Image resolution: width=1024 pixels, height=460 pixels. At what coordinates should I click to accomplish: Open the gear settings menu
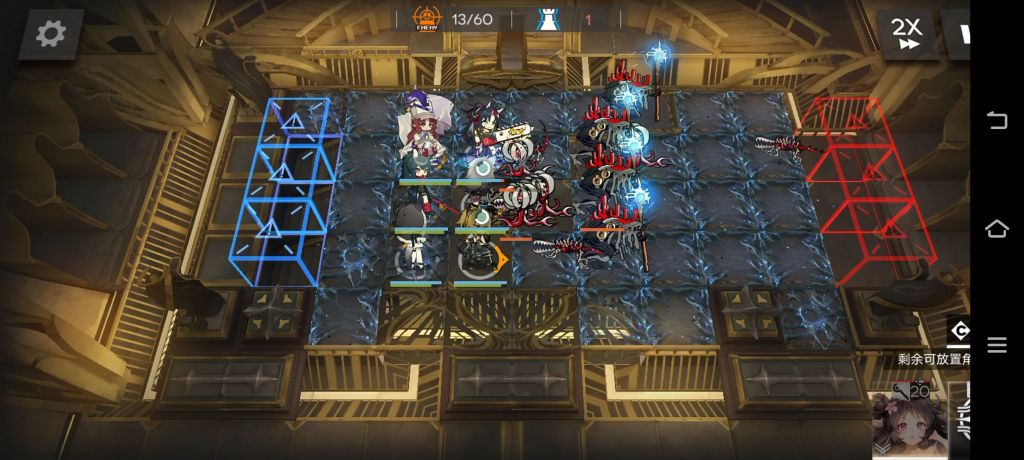tap(50, 34)
